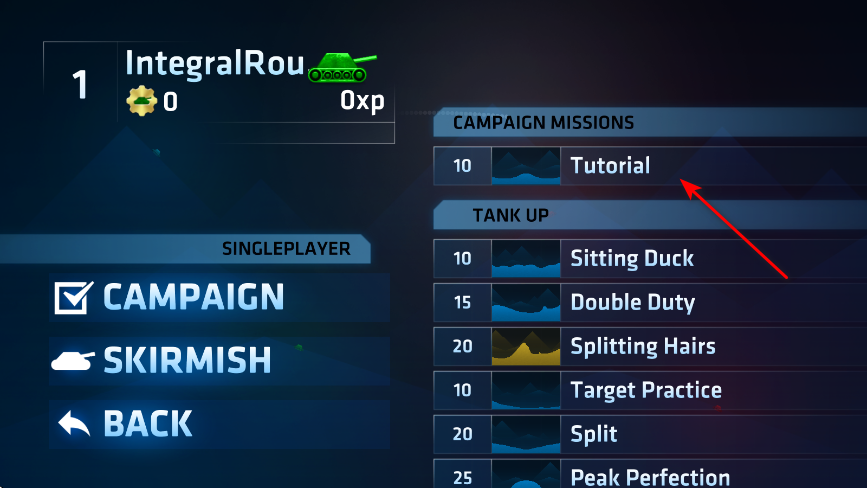Launch the Splitting Hairs mission
Screen dimensions: 867x488
point(642,346)
